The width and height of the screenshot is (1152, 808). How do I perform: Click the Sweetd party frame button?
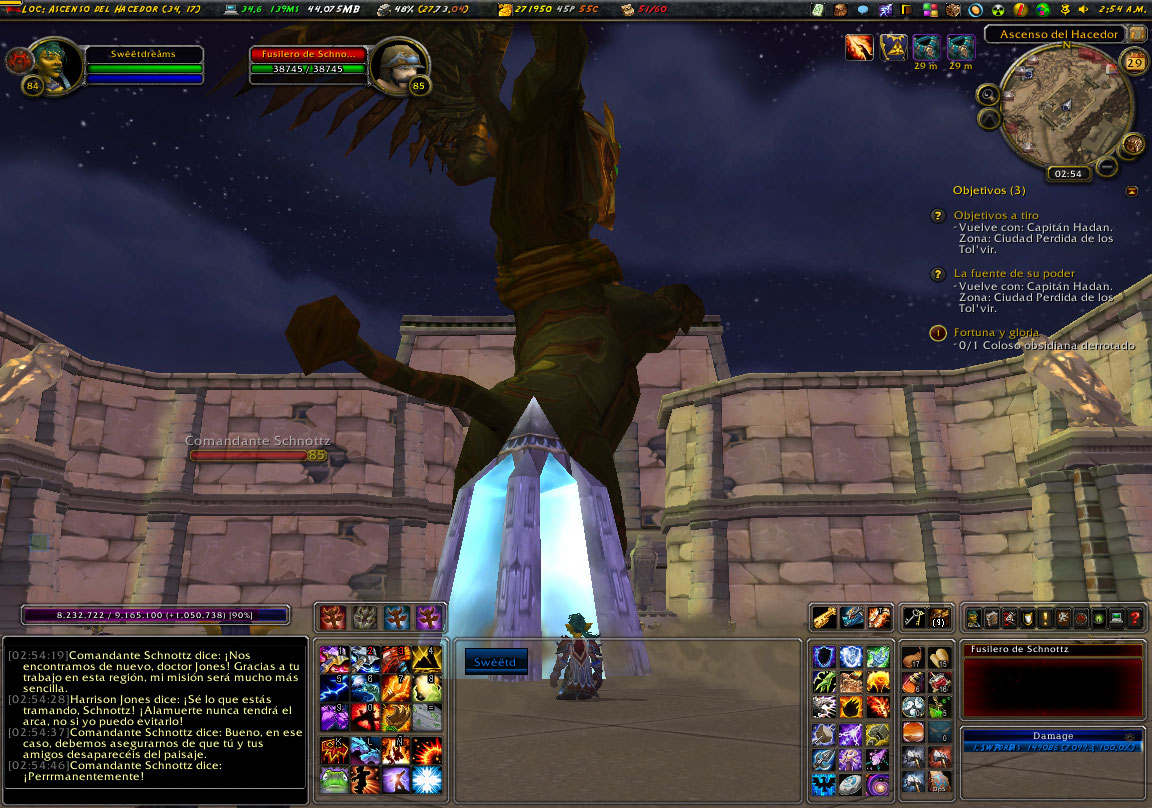[x=496, y=661]
